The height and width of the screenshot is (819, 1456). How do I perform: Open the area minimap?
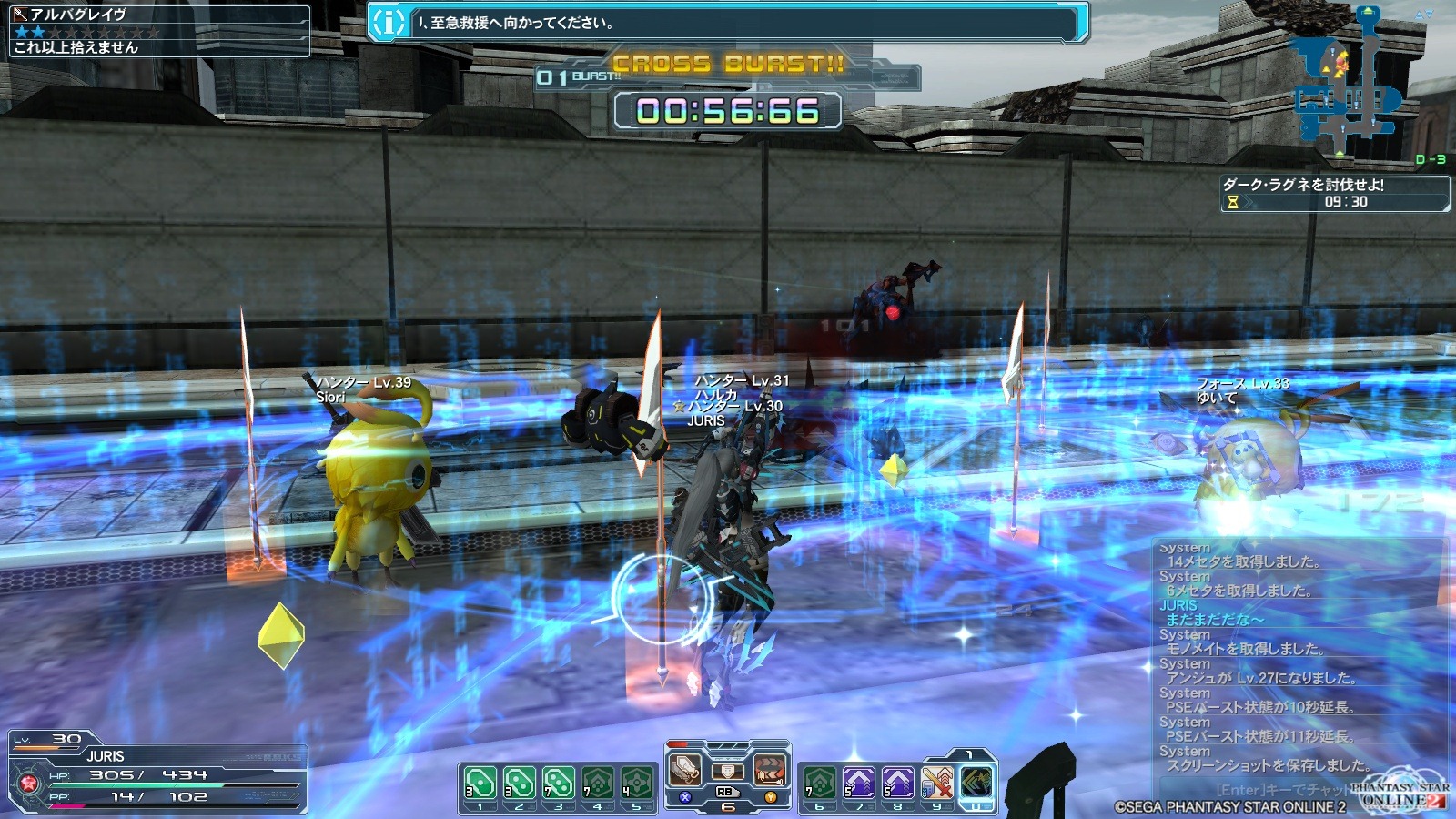pyautogui.click(x=1345, y=82)
